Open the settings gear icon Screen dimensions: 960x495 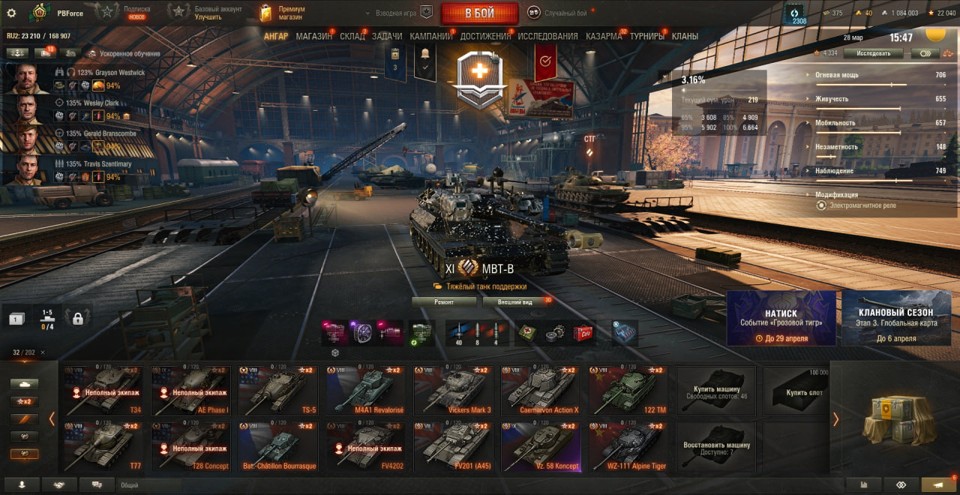11,13
